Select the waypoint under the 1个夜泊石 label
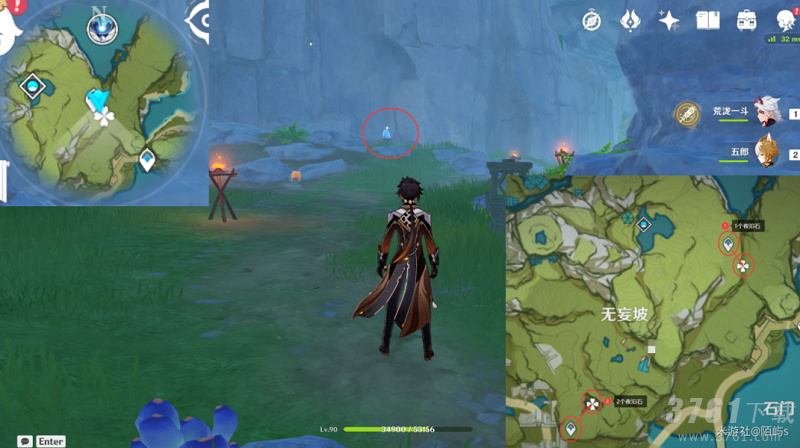Viewport: 800px width, 448px height. point(728,244)
